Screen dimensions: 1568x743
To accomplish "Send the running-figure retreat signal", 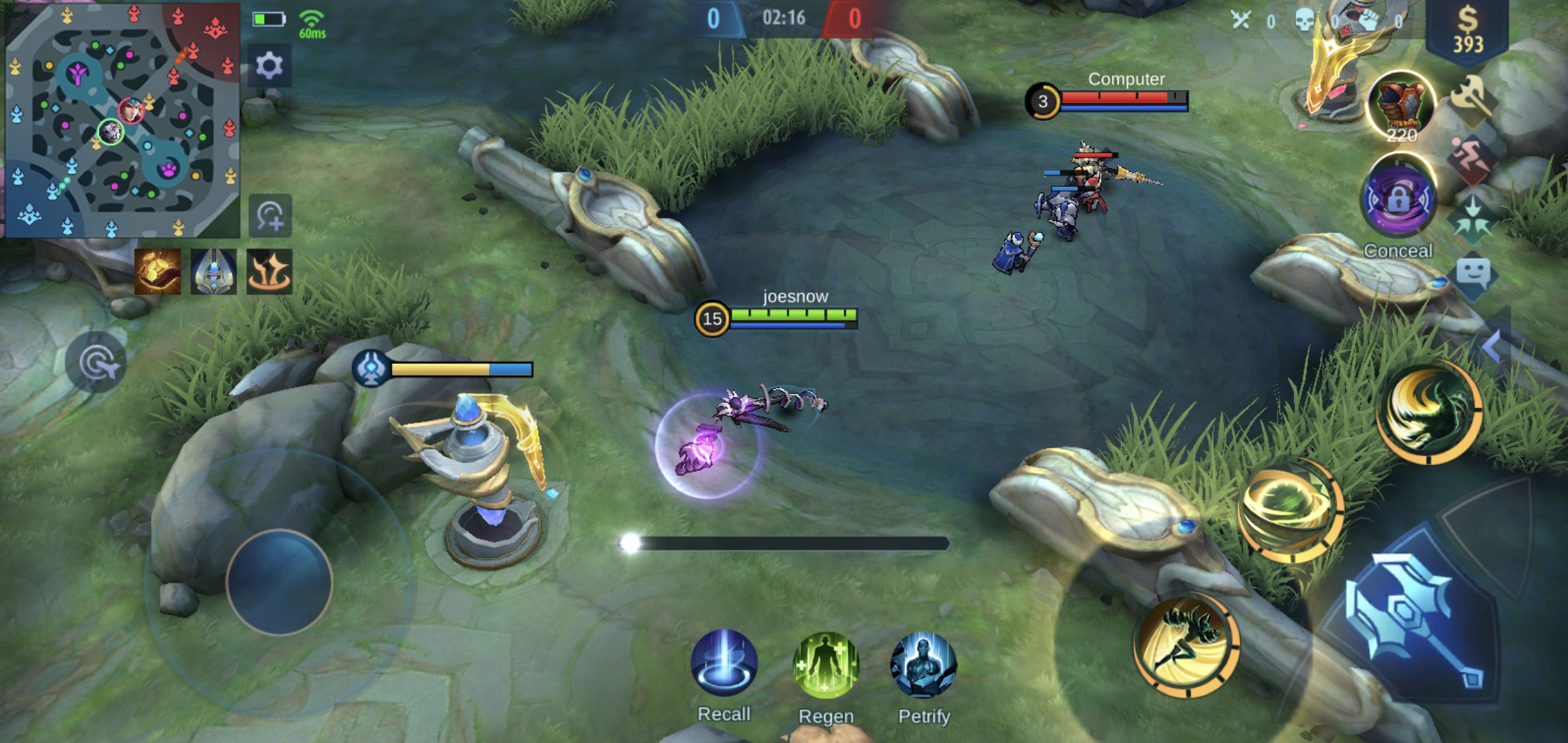I will pos(1472,158).
